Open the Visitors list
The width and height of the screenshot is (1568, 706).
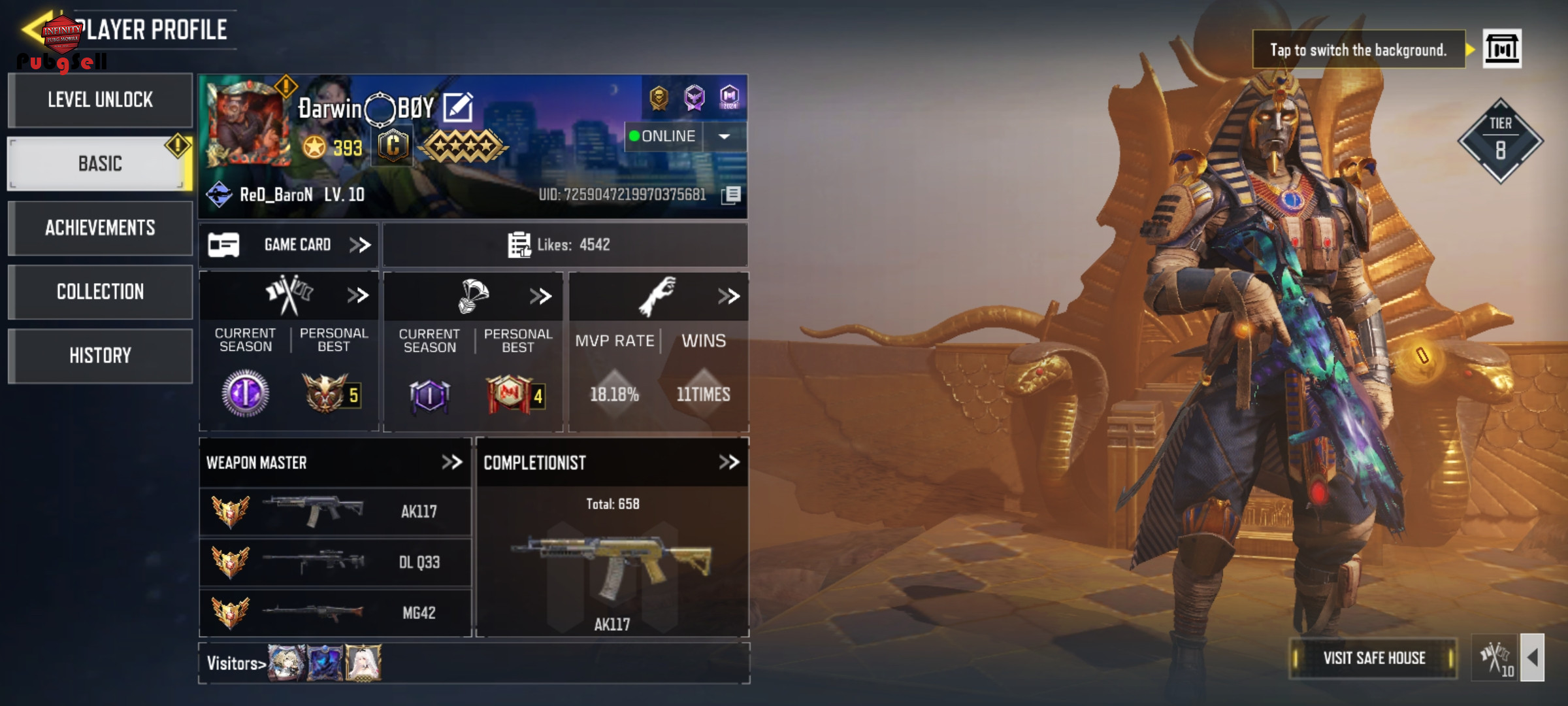(236, 664)
